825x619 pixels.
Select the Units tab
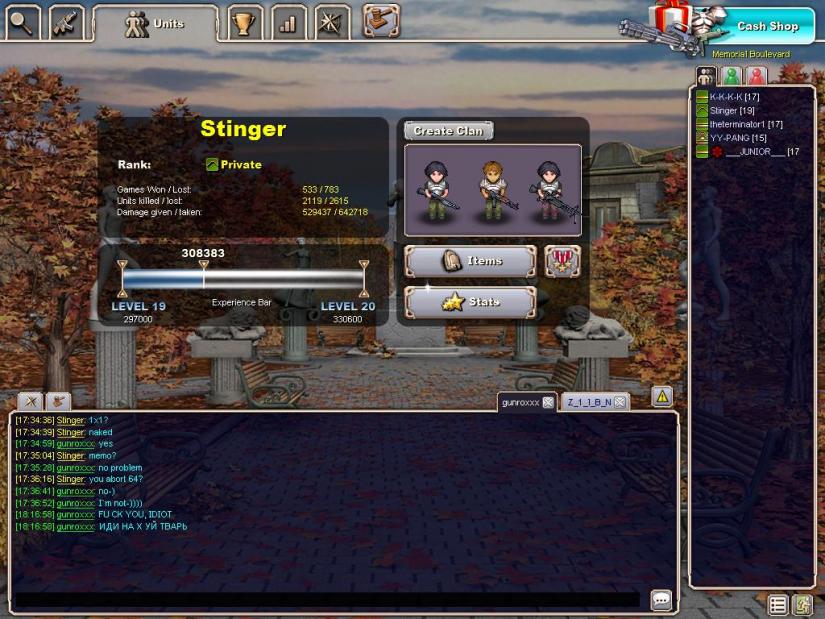[x=155, y=24]
